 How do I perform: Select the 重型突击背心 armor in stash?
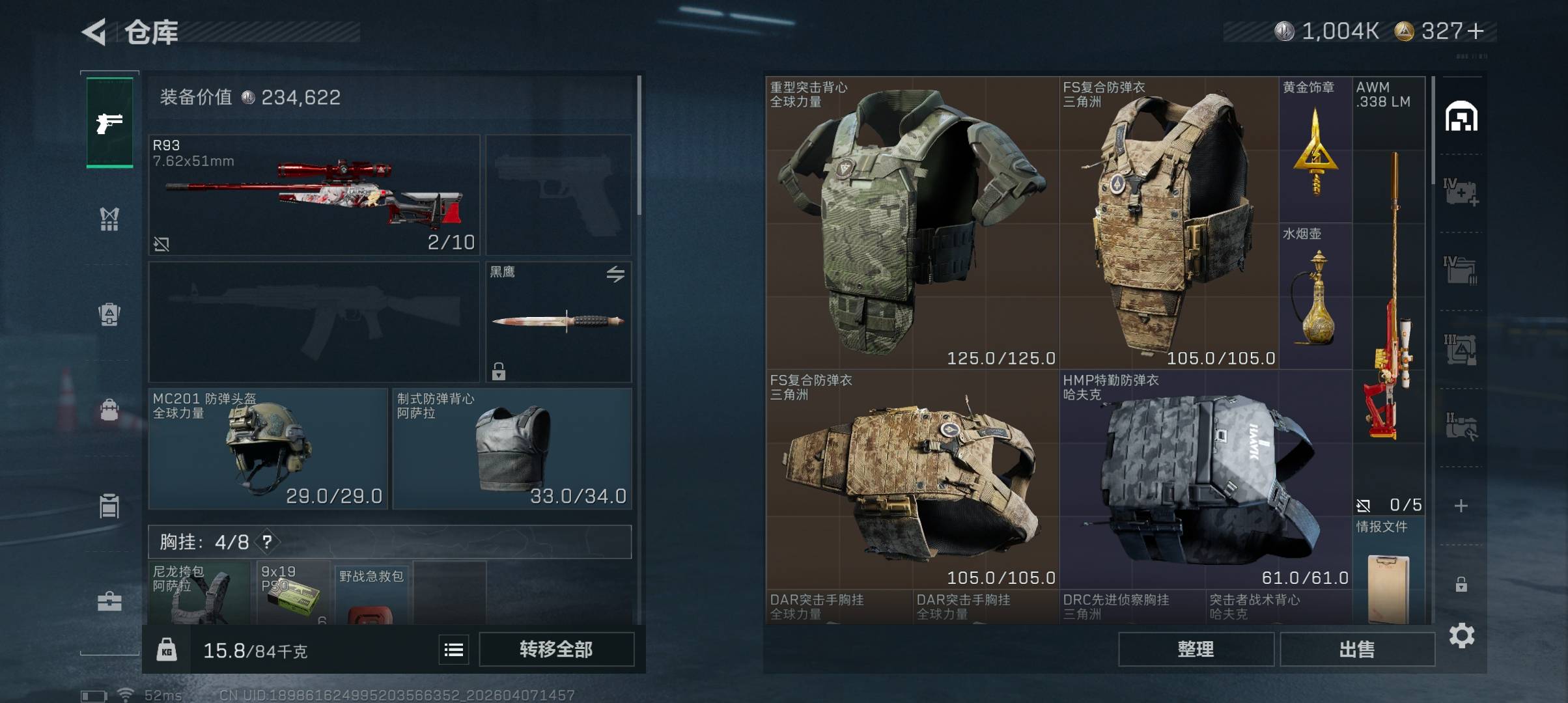click(912, 223)
